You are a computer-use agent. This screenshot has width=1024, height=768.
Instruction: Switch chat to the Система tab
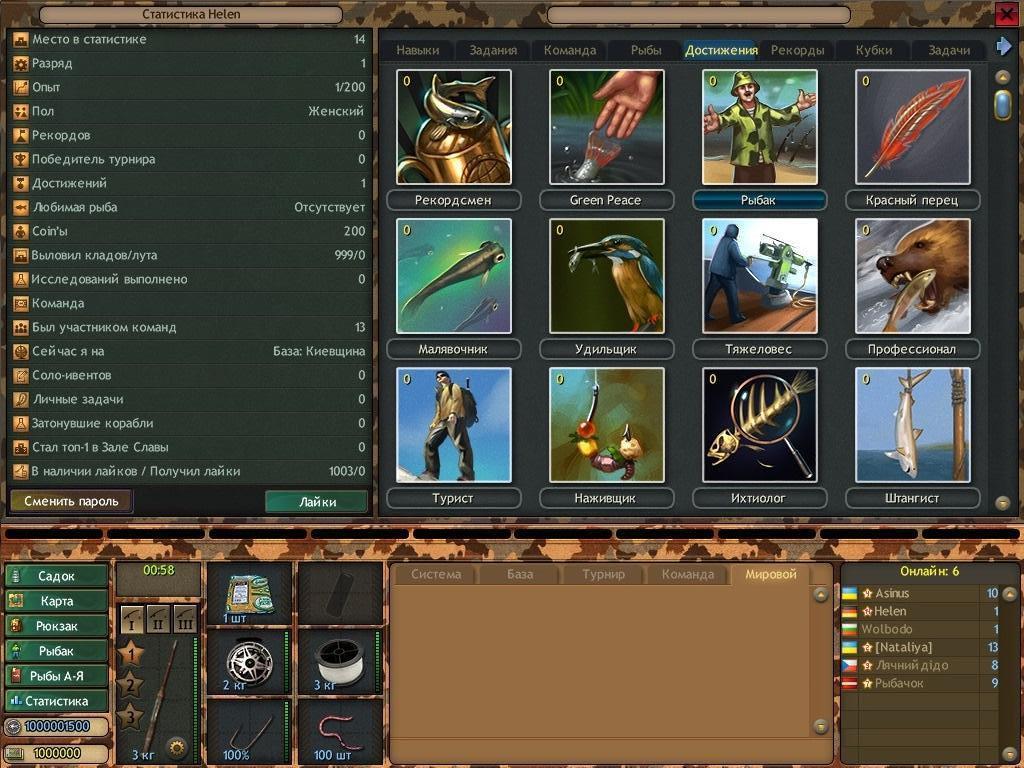[x=436, y=574]
